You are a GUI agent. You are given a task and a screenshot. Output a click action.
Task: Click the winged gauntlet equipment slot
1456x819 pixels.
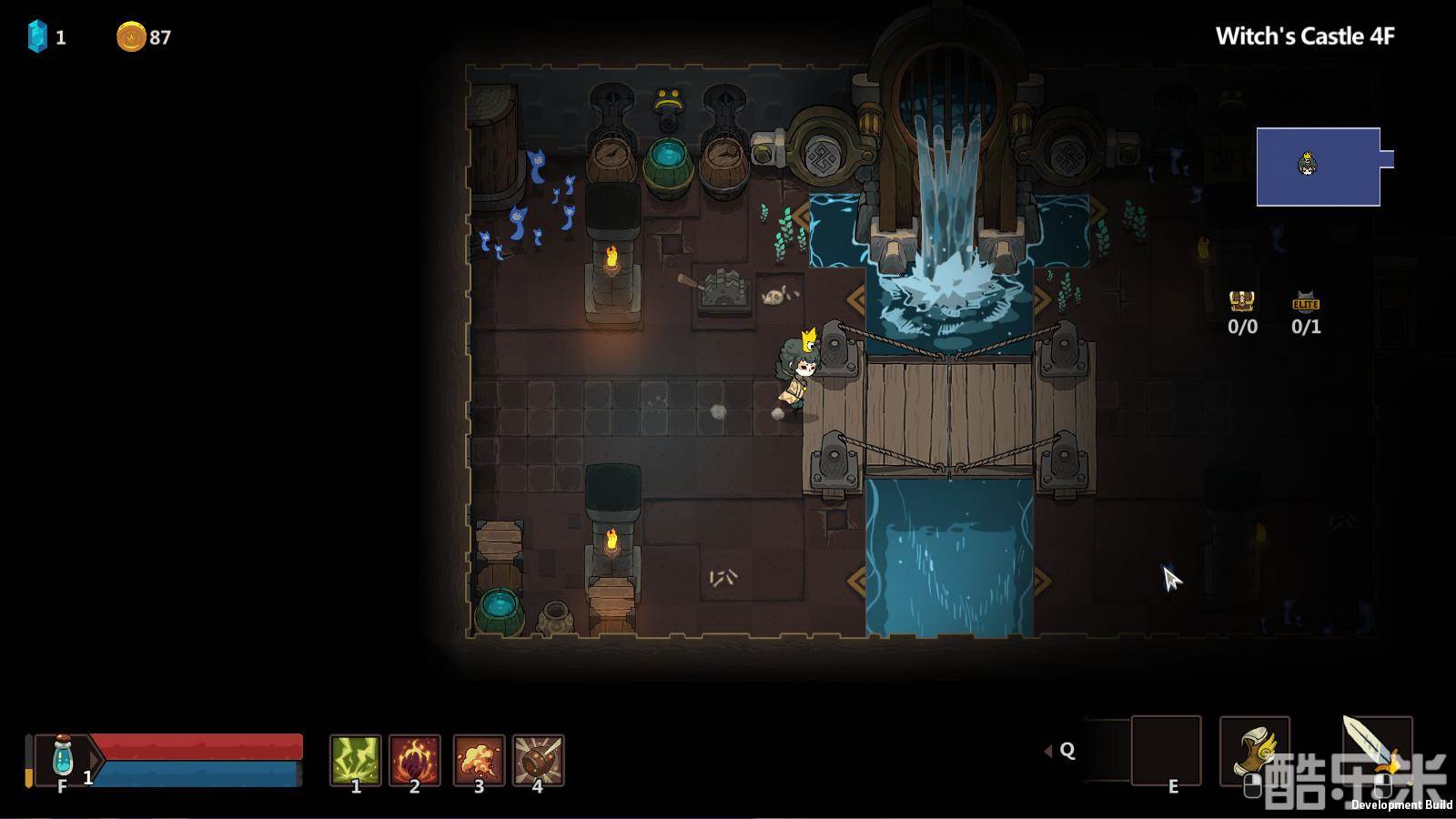click(x=1254, y=751)
